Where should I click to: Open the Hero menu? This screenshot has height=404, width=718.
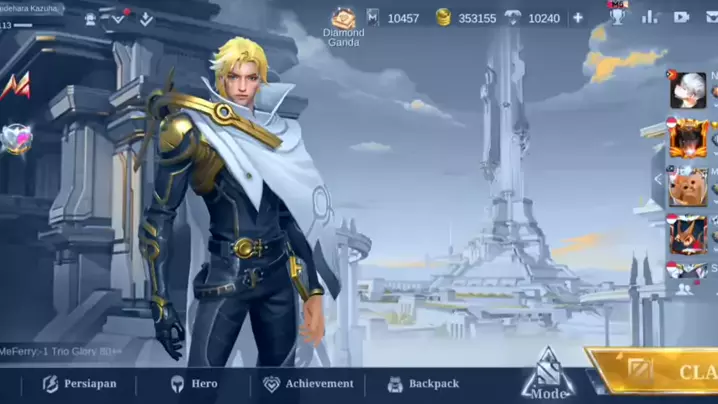click(x=193, y=384)
